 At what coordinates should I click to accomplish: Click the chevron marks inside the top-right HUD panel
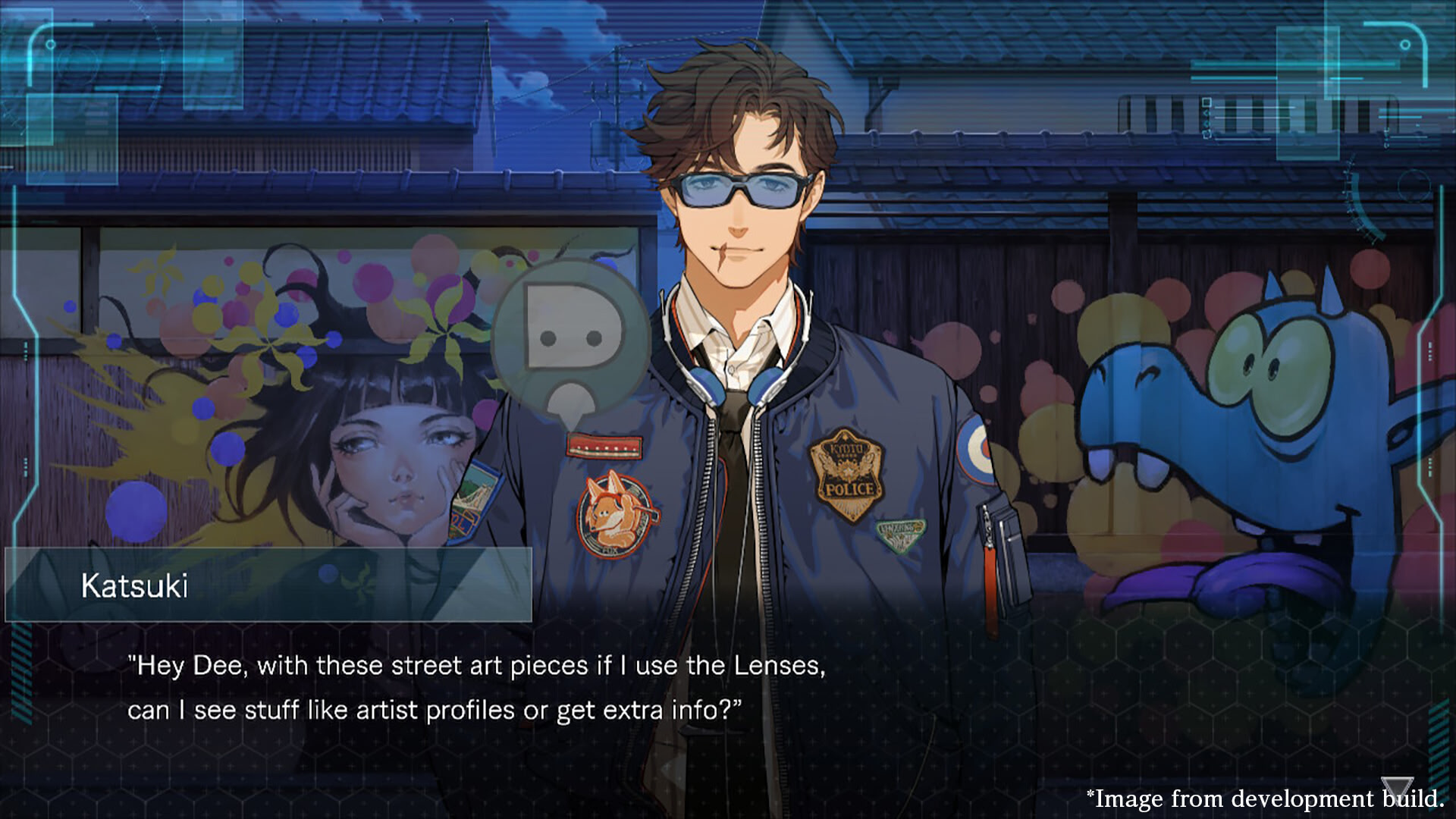1207,118
